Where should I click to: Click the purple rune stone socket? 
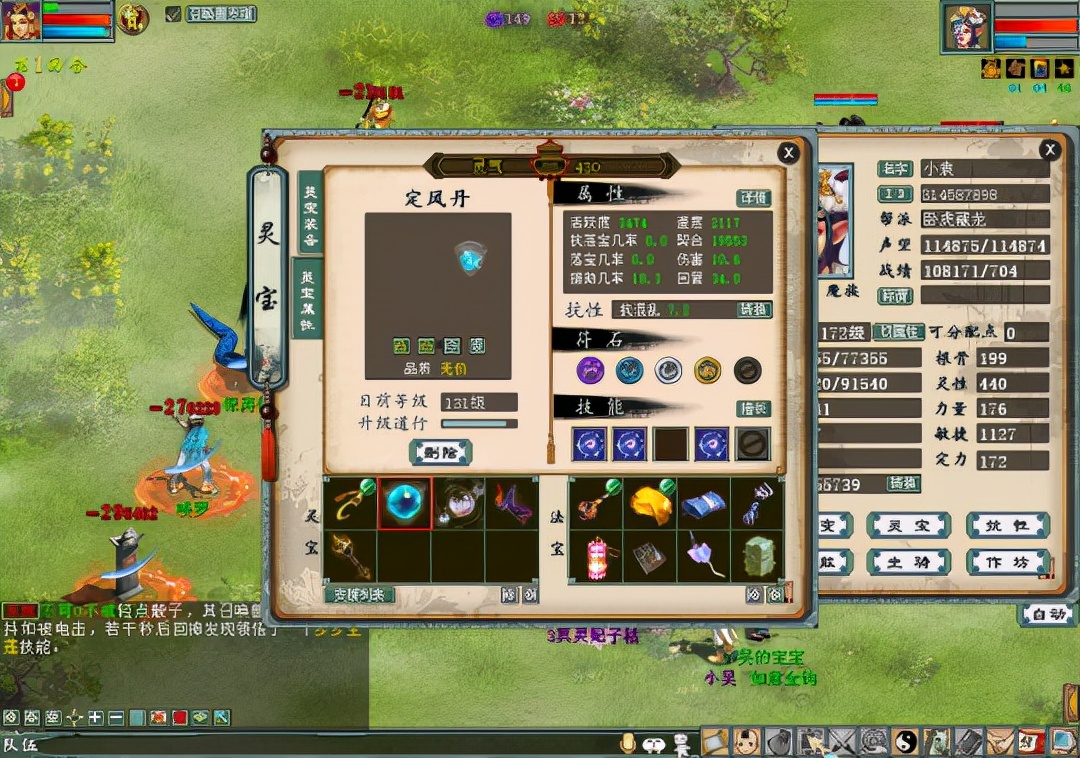tap(591, 370)
